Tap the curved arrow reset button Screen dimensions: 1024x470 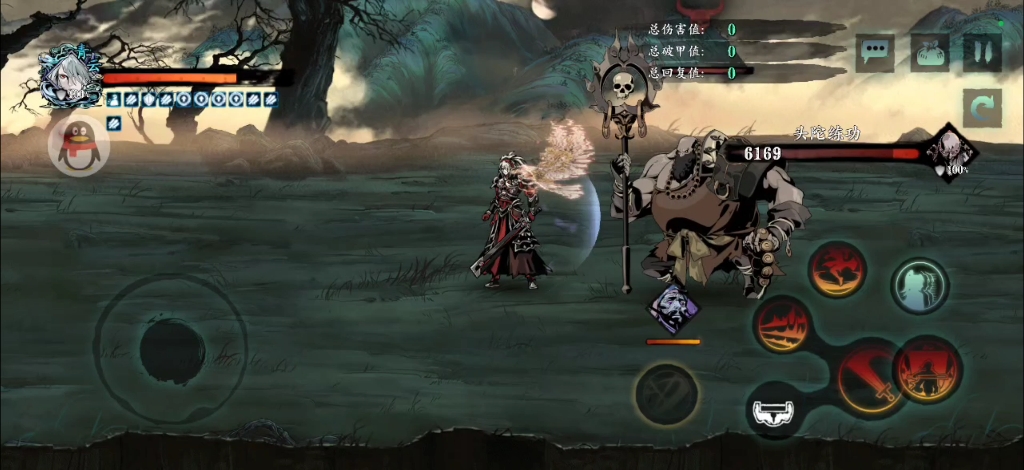[x=982, y=107]
